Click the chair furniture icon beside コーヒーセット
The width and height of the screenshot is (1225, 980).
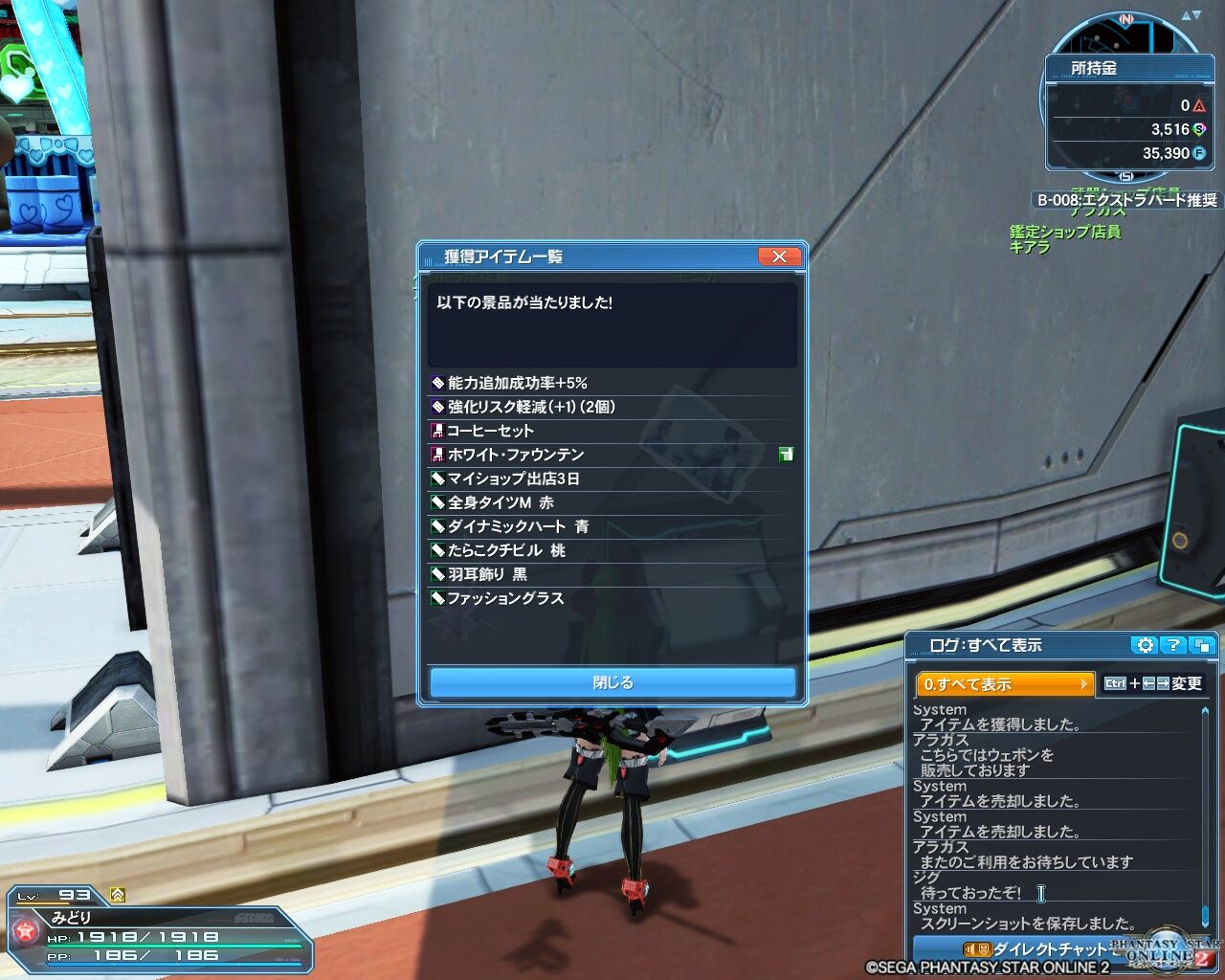[438, 431]
